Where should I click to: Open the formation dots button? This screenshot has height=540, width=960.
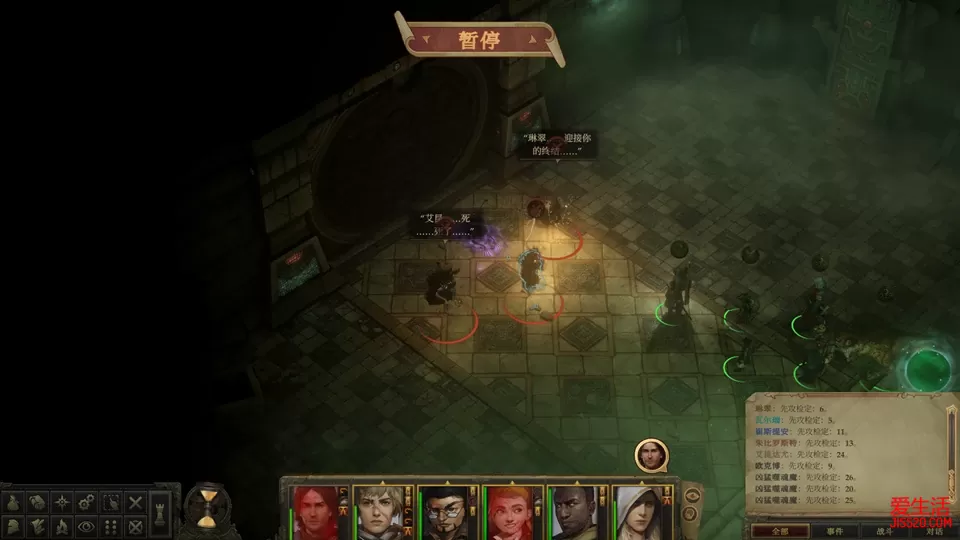[111, 525]
